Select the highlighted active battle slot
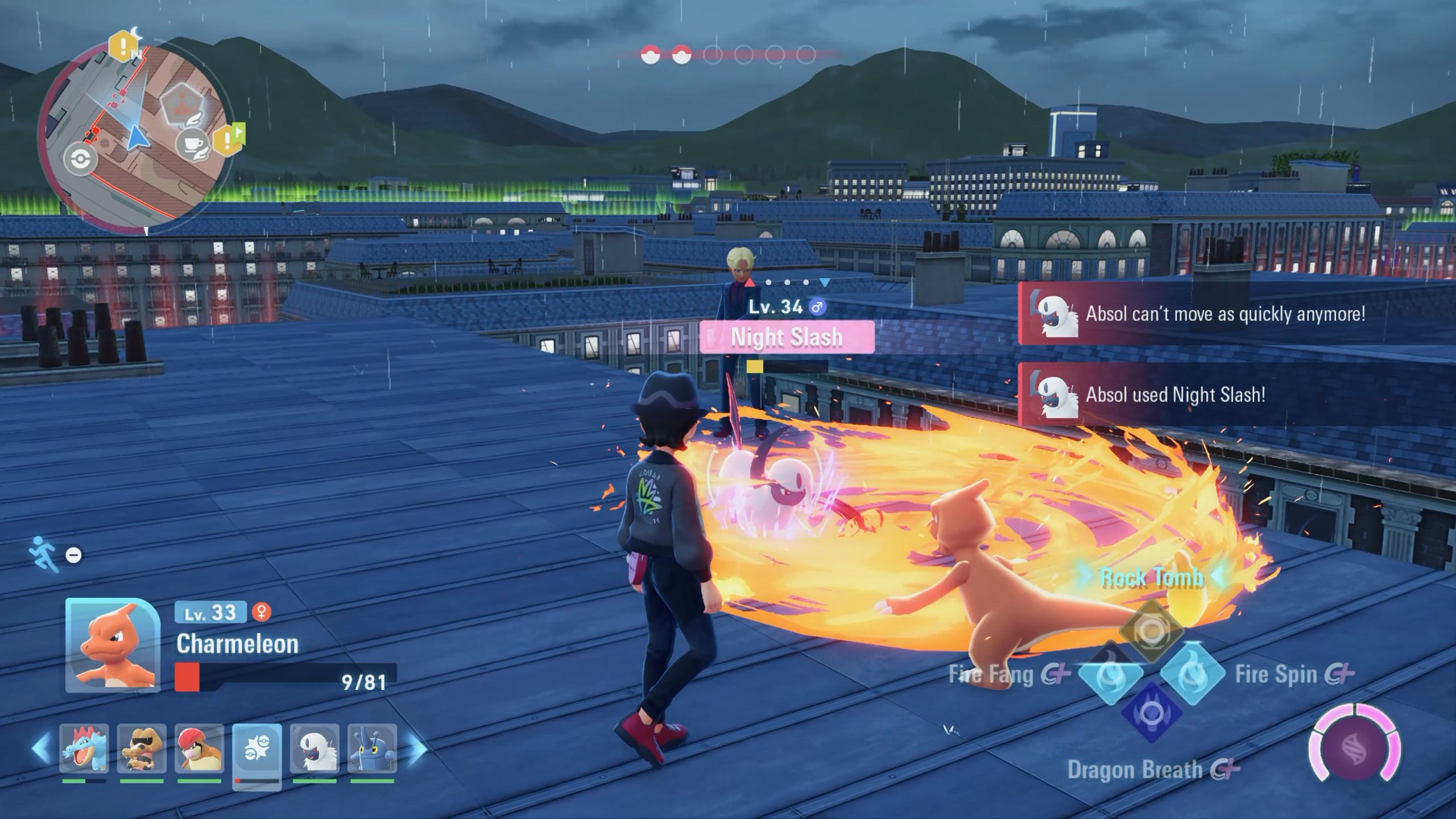1456x819 pixels. click(257, 751)
